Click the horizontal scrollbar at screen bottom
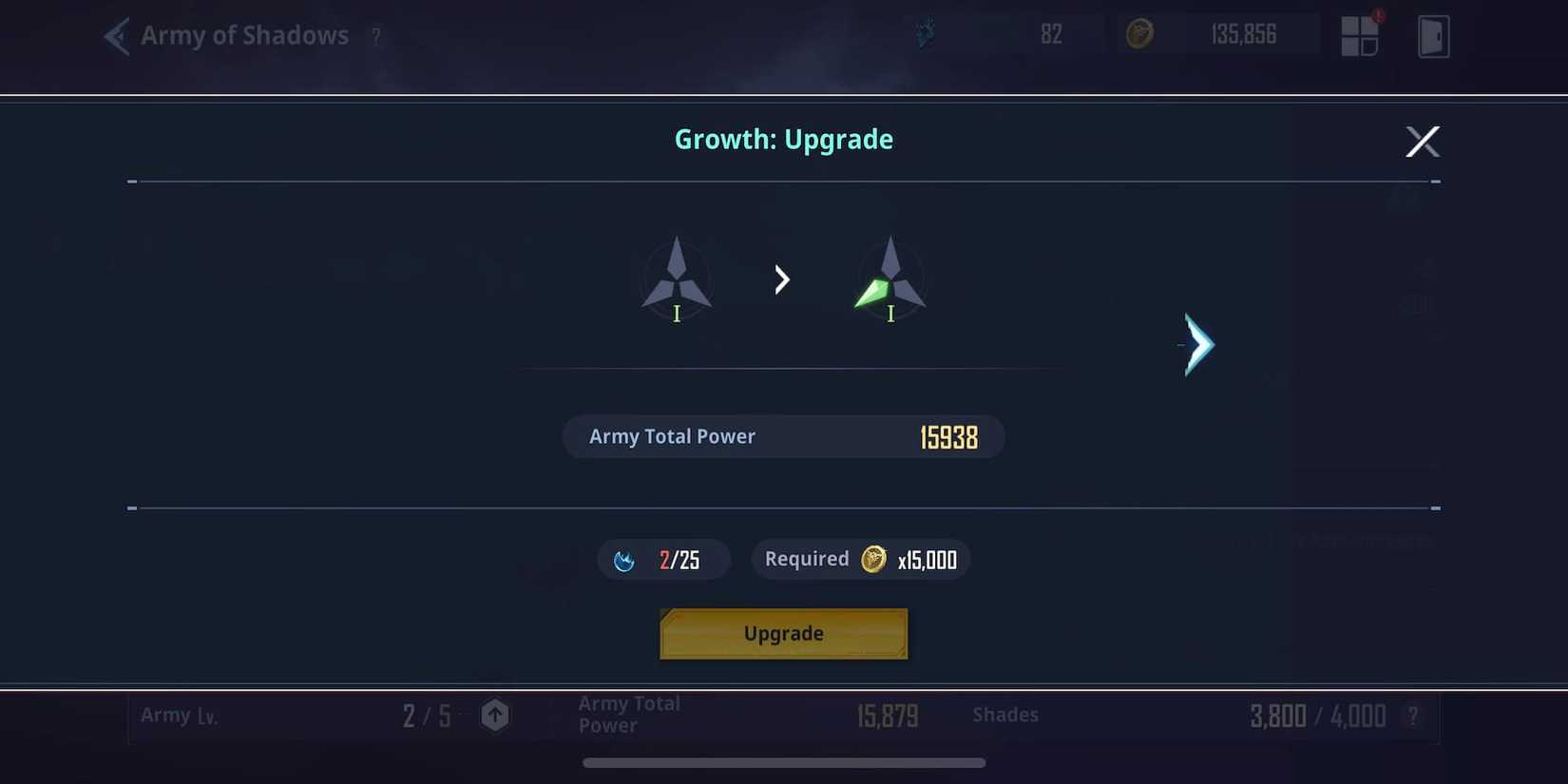Screen dimensions: 1568x784 (783, 761)
